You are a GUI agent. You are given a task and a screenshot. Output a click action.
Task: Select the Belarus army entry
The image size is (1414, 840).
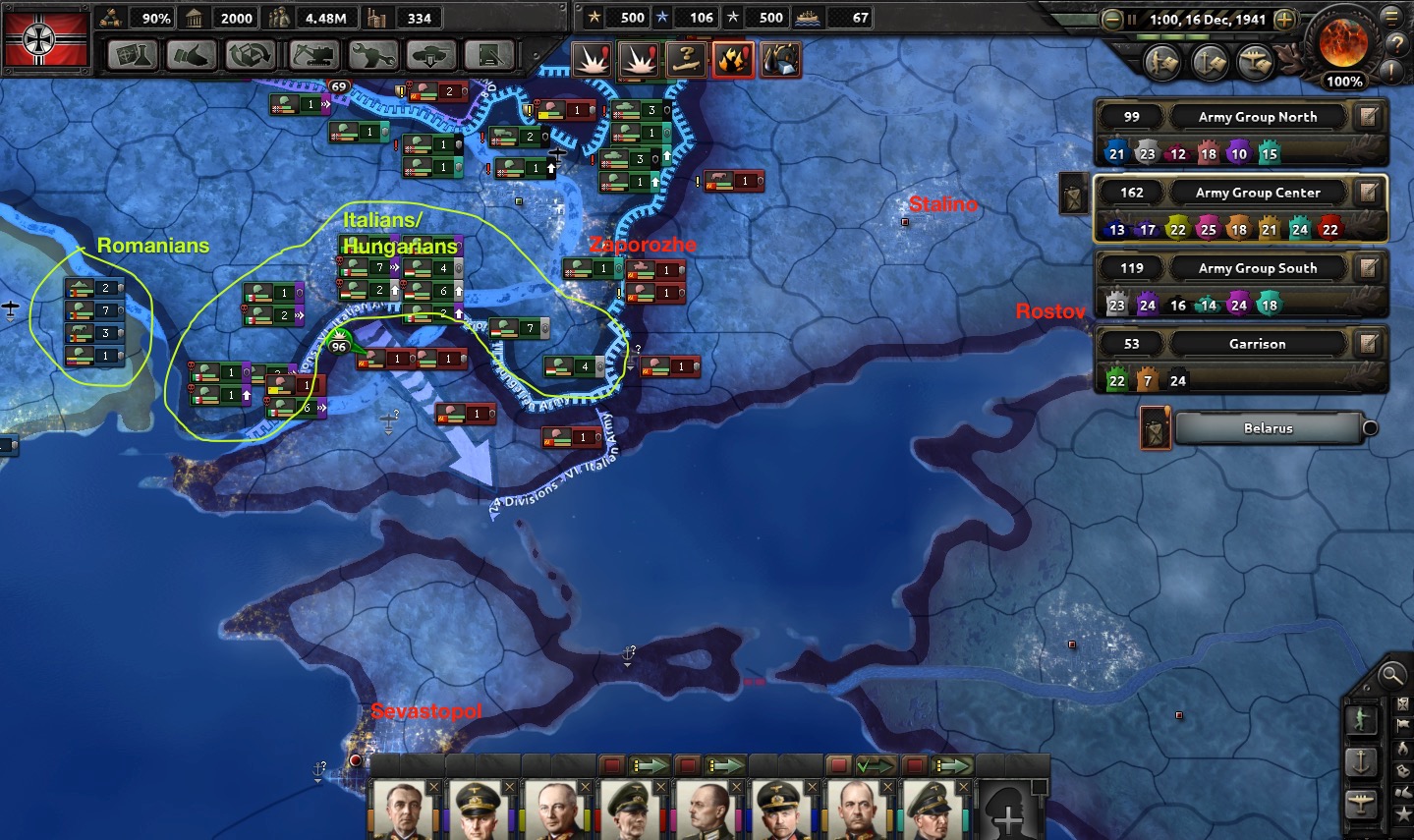click(1268, 428)
